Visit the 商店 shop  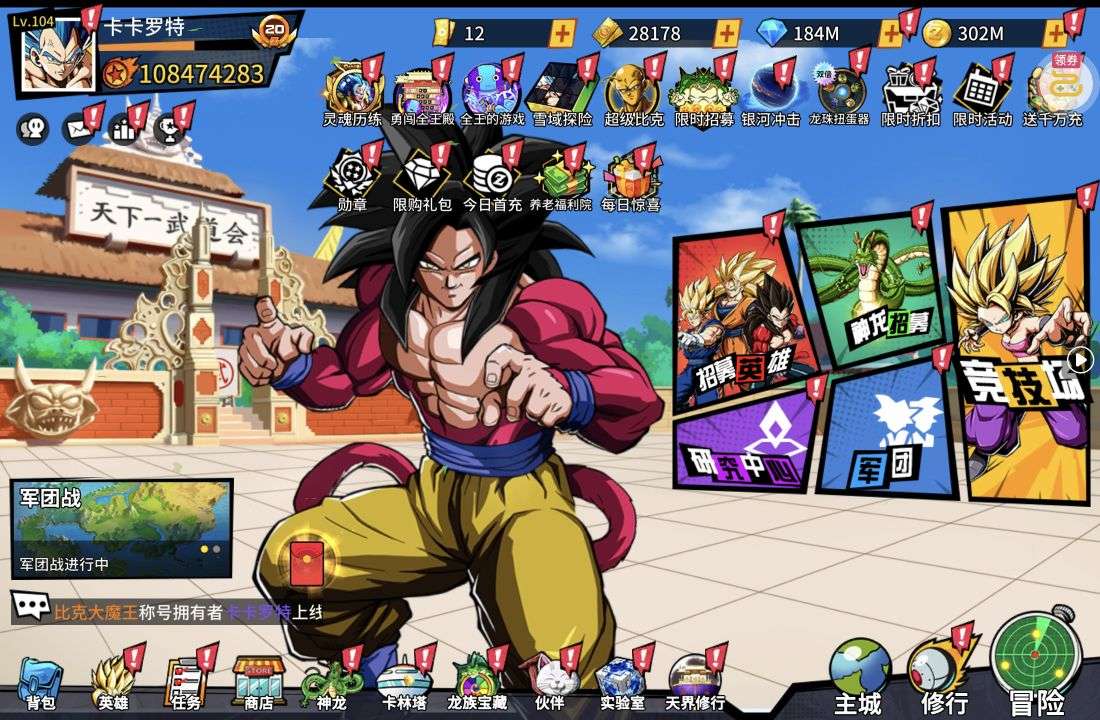click(x=259, y=684)
